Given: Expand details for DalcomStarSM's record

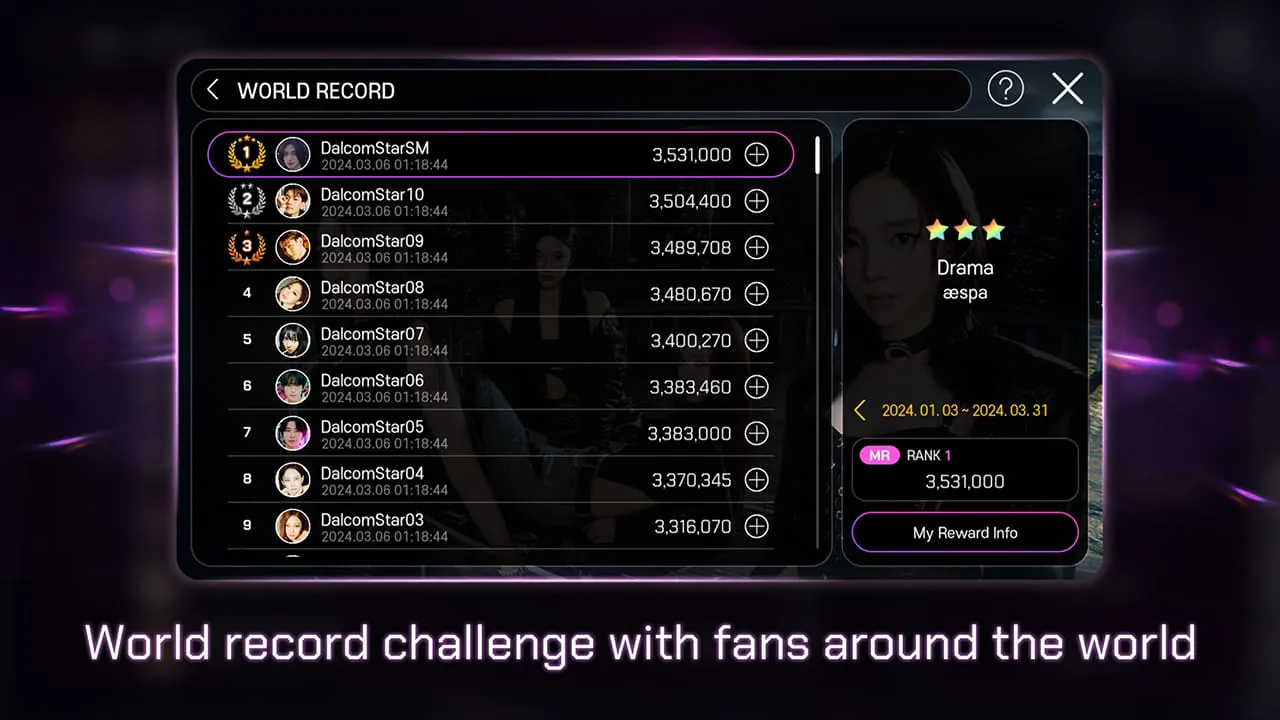Looking at the screenshot, I should point(757,154).
